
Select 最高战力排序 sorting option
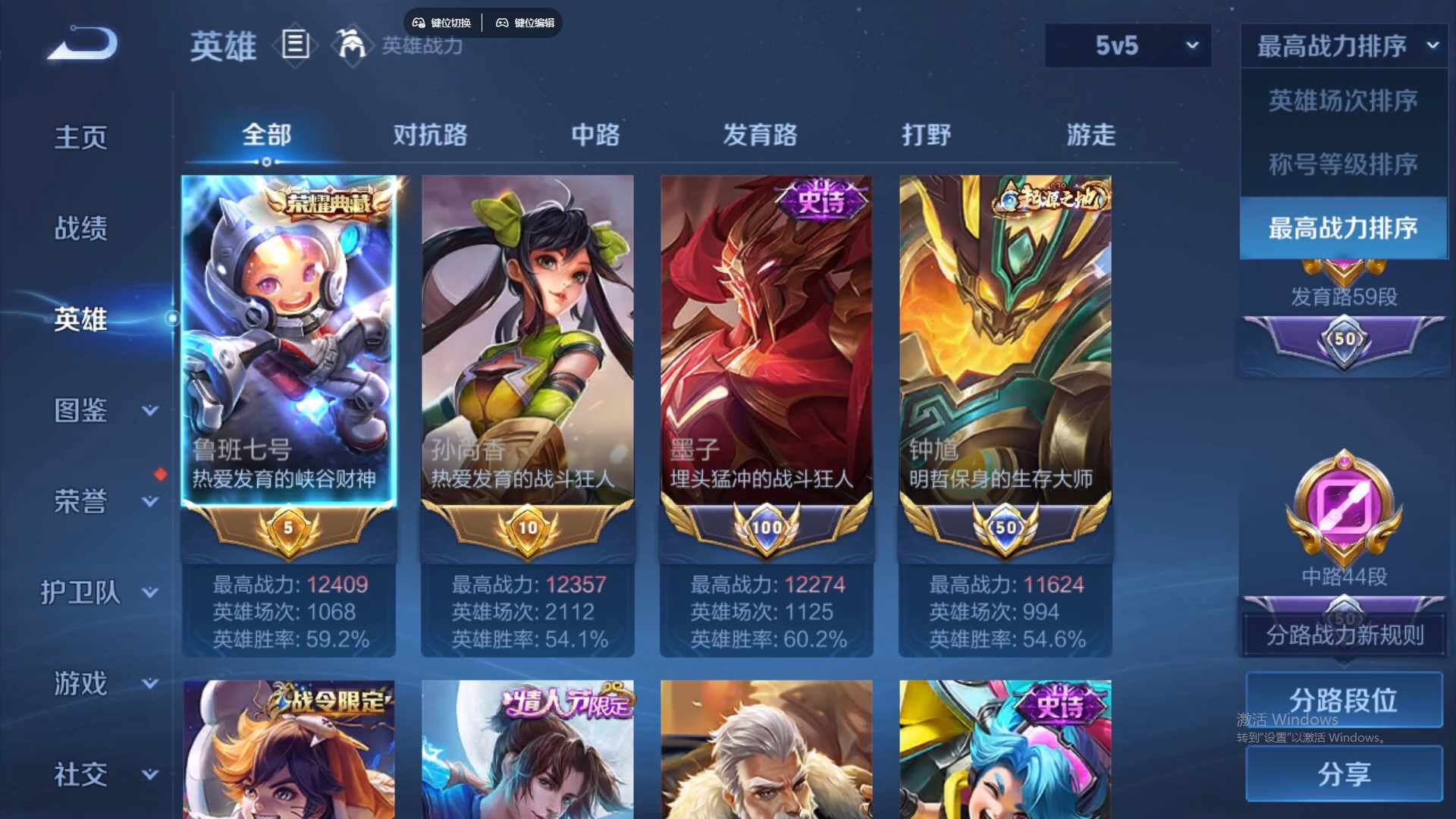tap(1342, 228)
